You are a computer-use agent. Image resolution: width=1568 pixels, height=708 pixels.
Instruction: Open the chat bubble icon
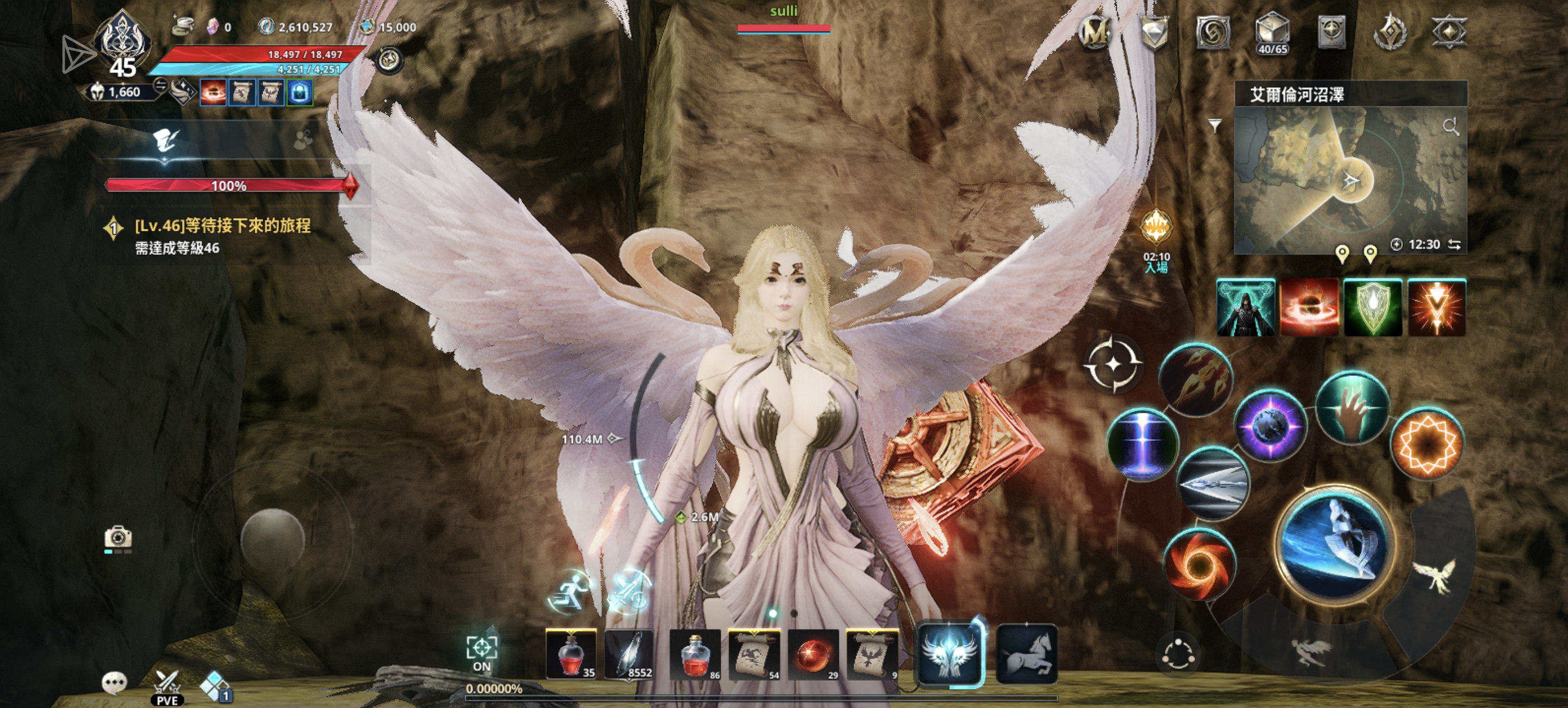coord(114,682)
